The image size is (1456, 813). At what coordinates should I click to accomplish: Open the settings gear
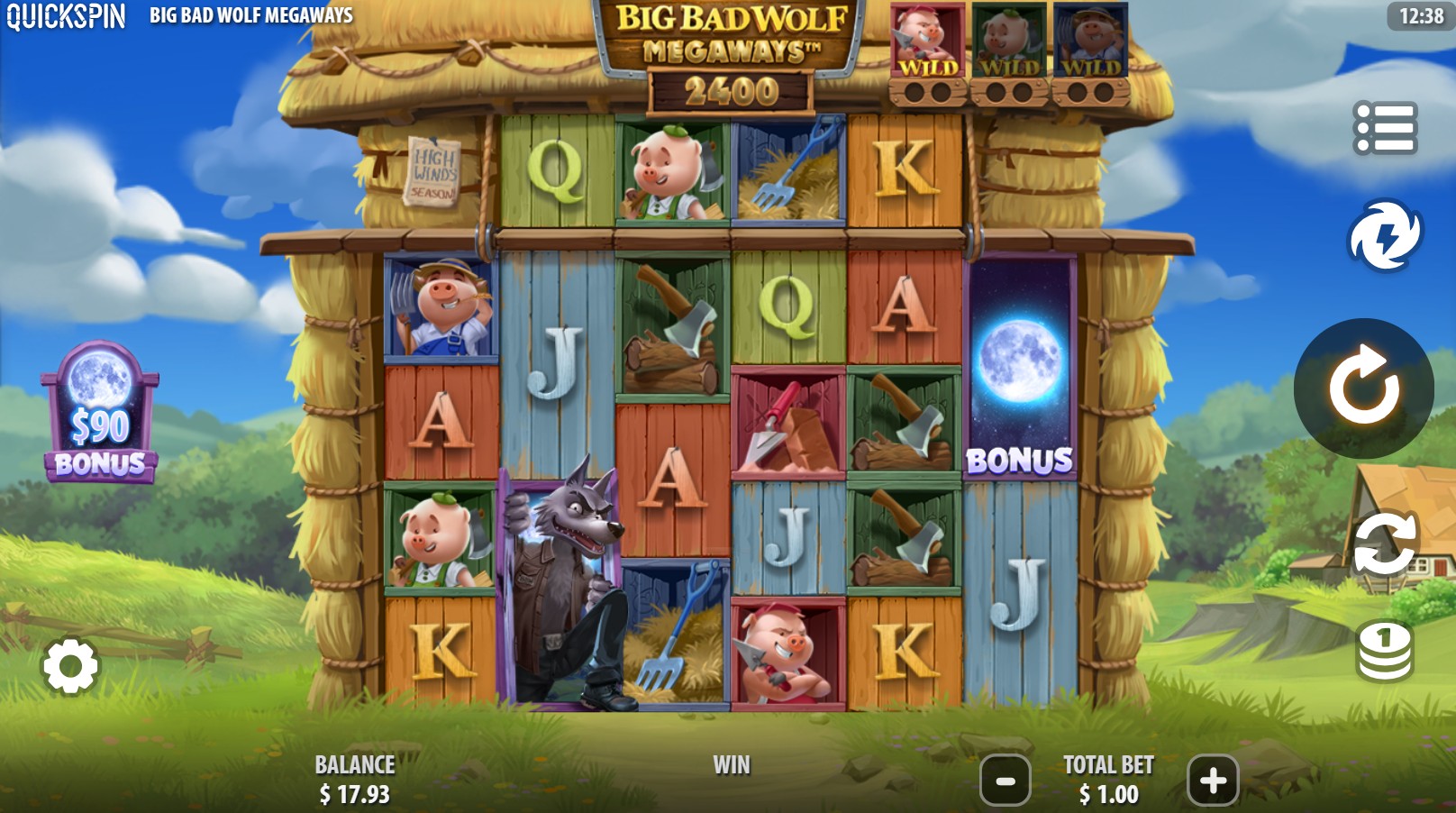[72, 666]
